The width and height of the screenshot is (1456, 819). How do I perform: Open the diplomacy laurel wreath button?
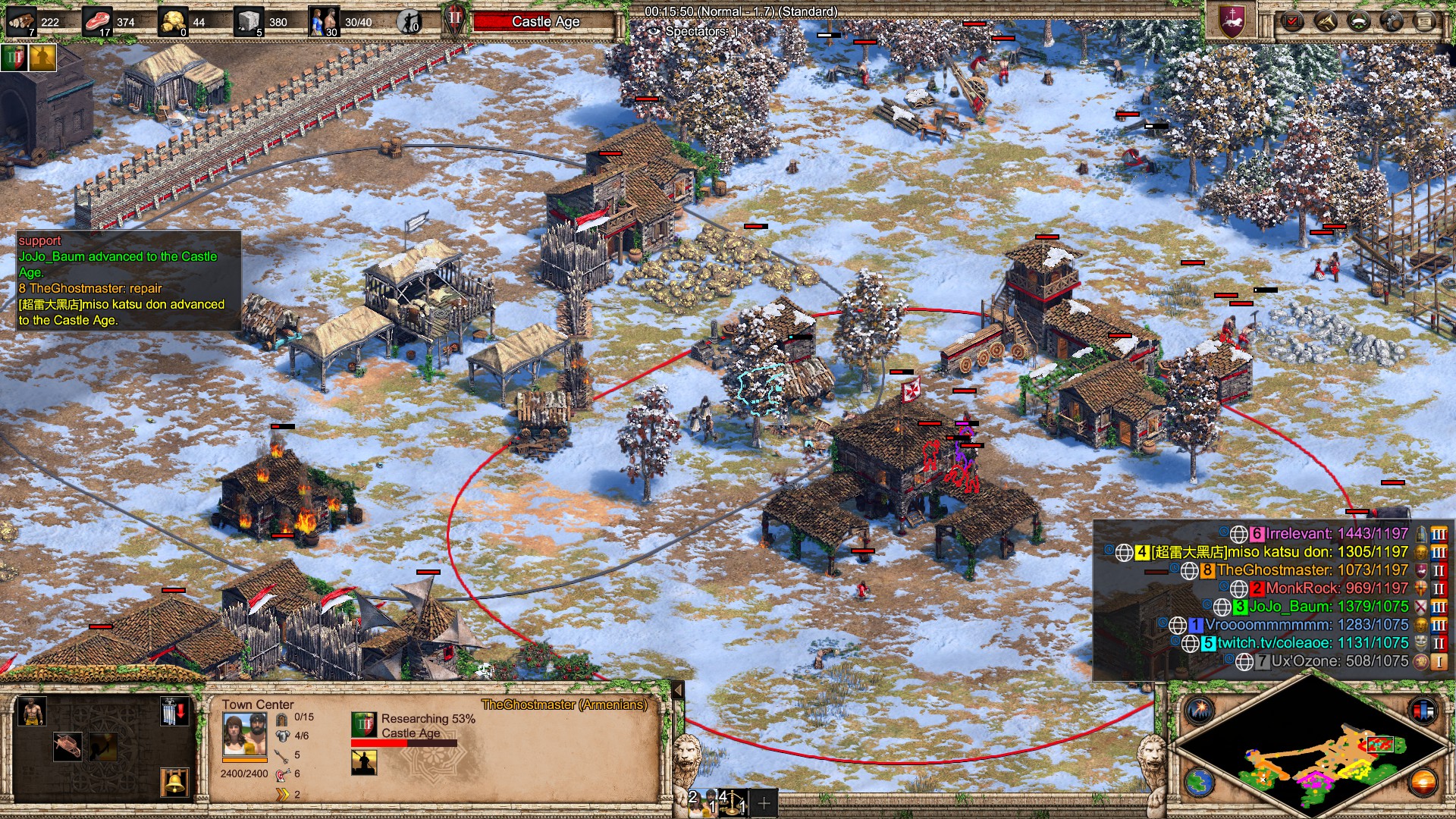tap(1359, 20)
